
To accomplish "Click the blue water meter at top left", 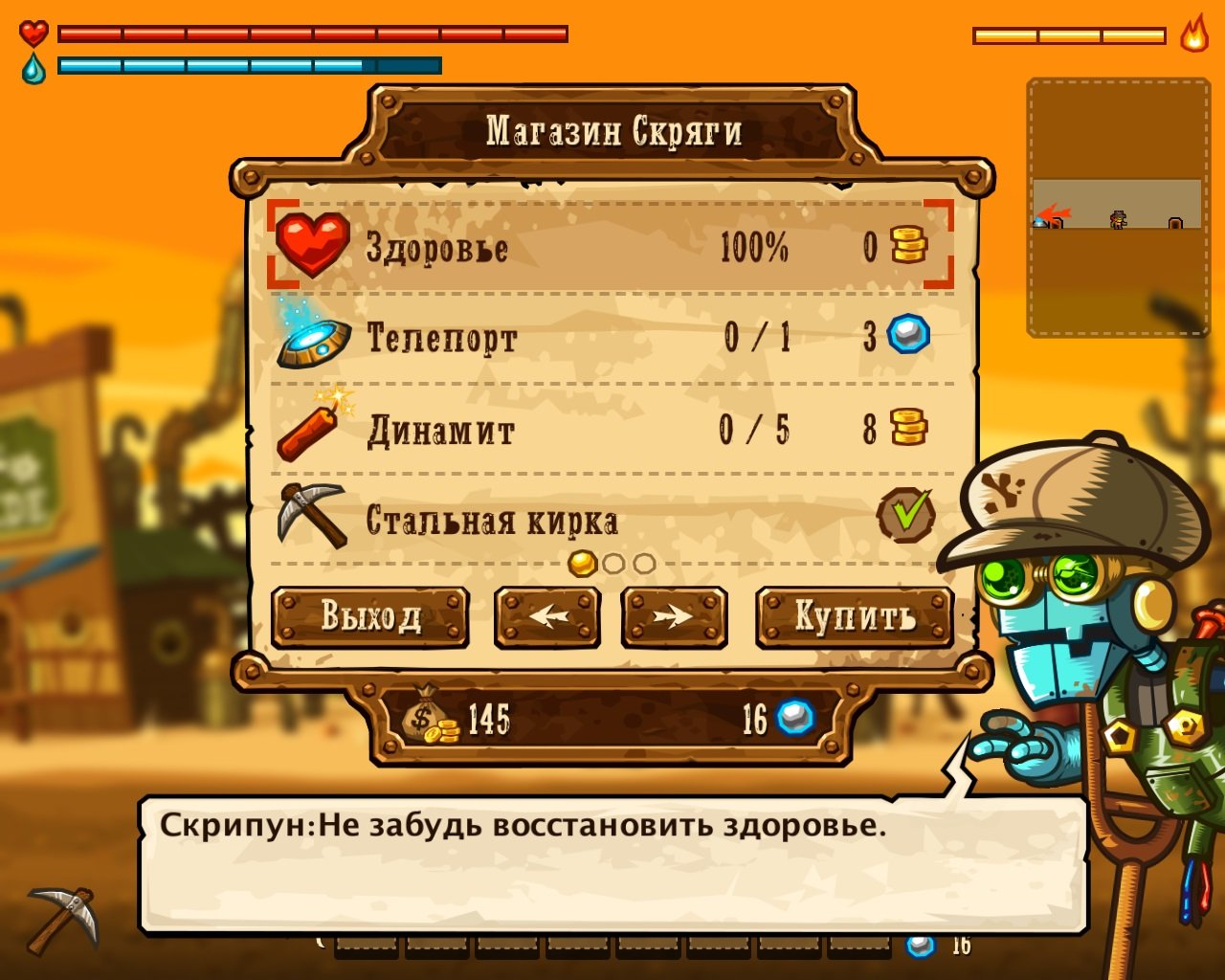I will pos(249,65).
